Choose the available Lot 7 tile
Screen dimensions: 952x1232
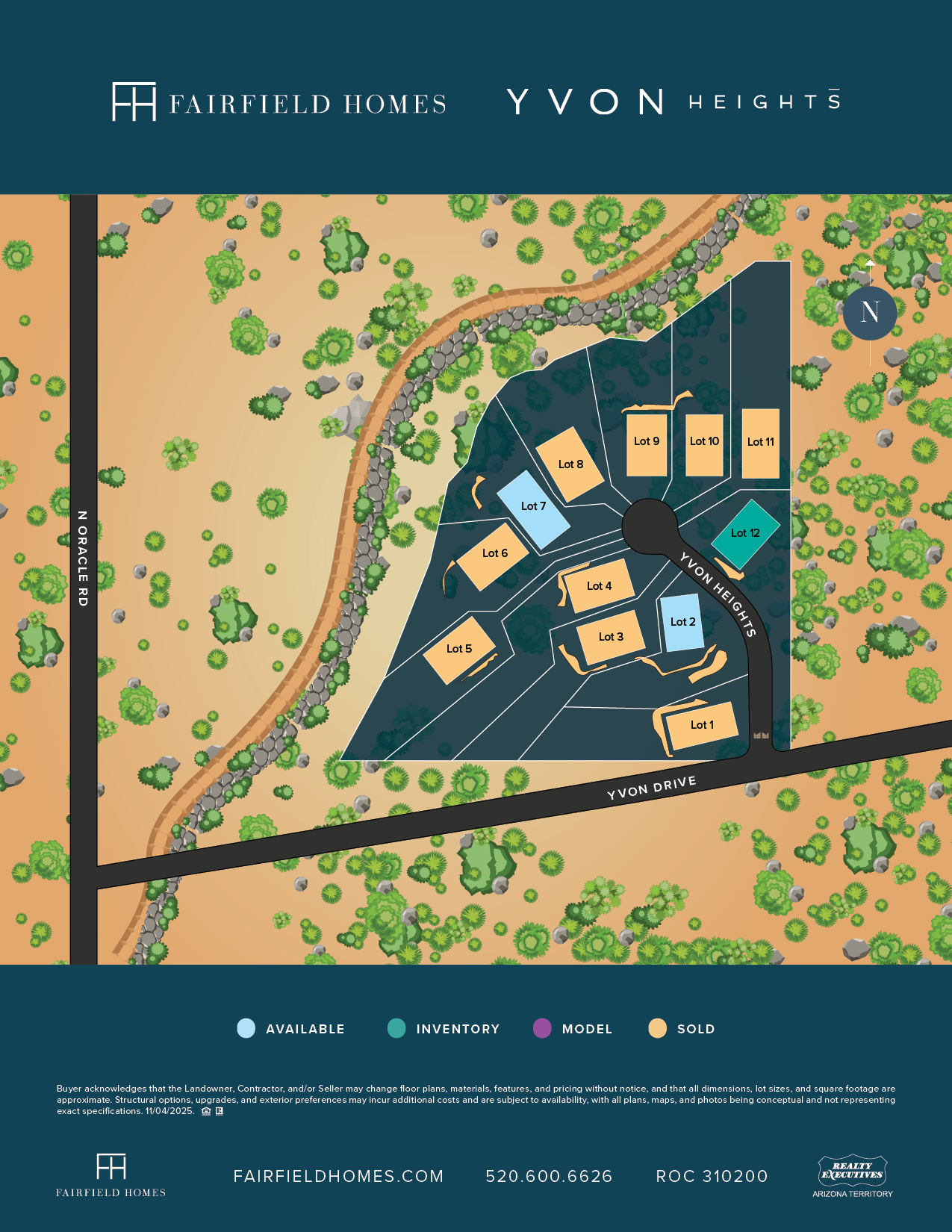[533, 506]
